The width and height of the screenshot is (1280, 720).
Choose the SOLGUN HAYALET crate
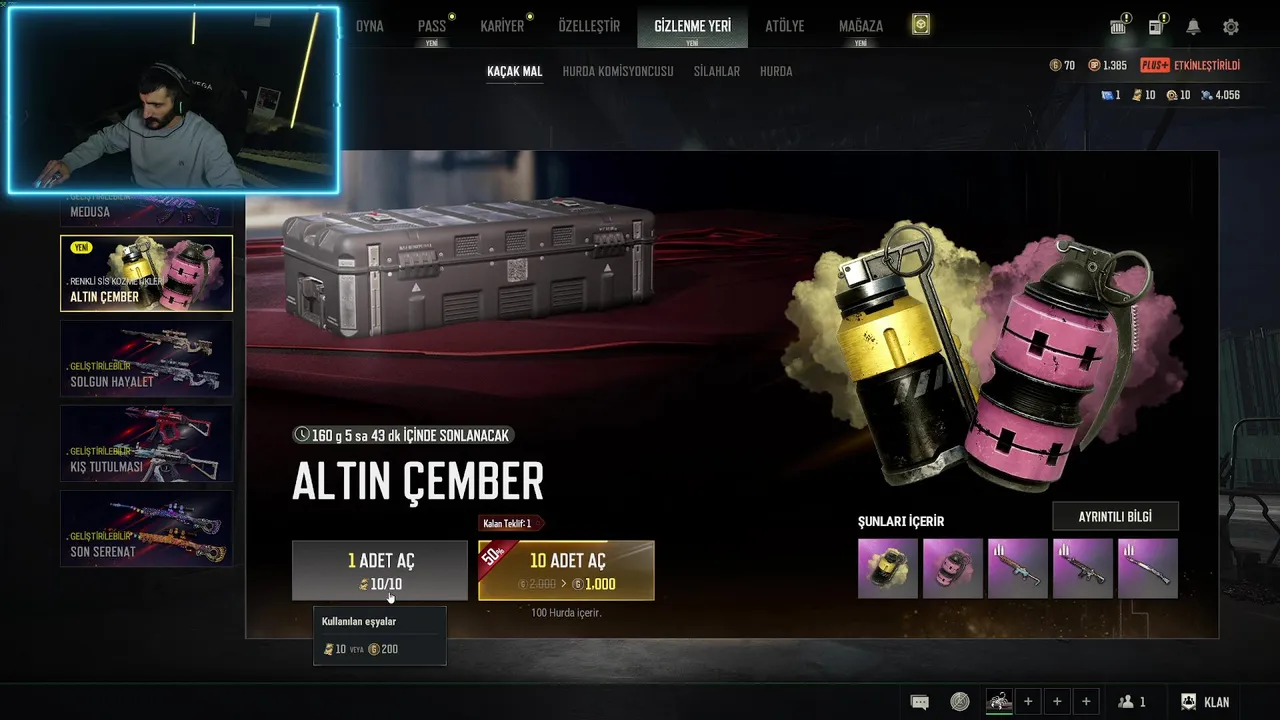[x=146, y=358]
